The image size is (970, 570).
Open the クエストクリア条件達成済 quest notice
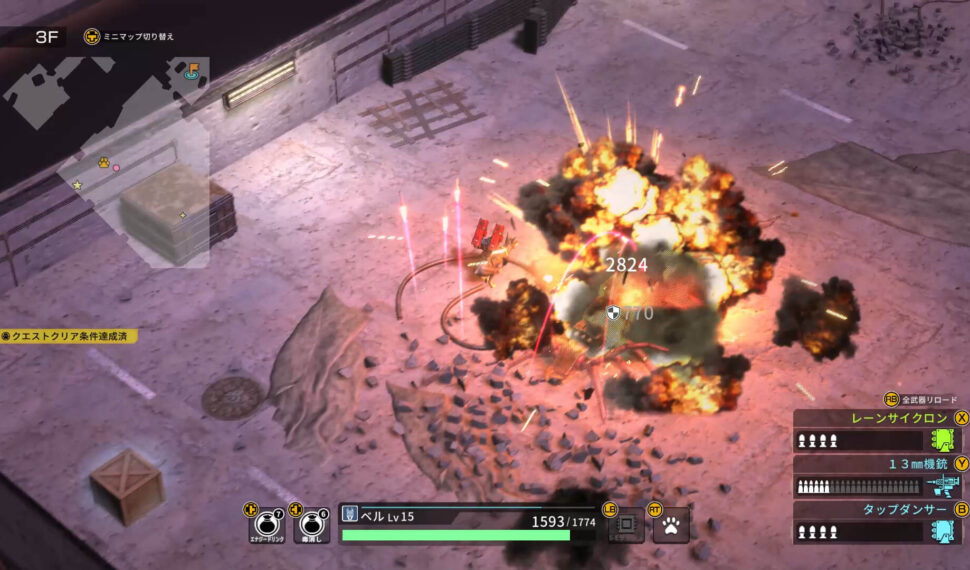click(70, 336)
